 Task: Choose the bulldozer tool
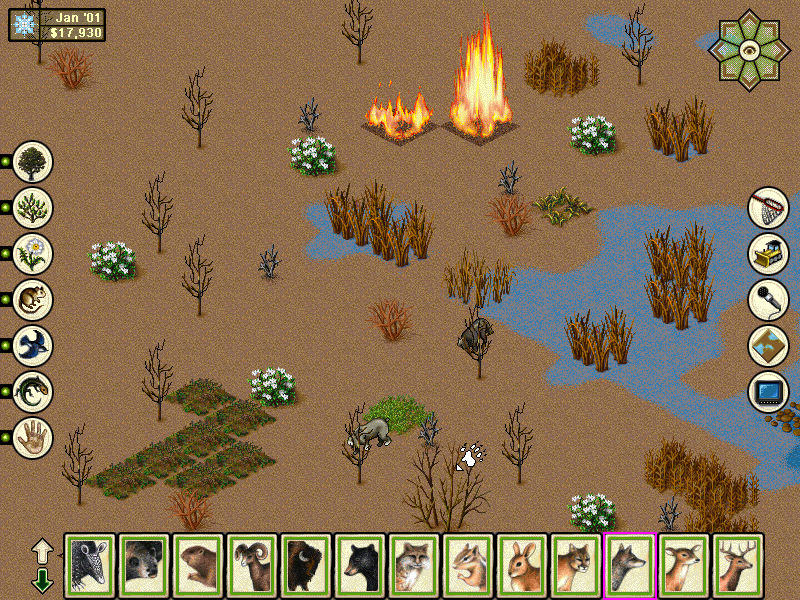[768, 254]
